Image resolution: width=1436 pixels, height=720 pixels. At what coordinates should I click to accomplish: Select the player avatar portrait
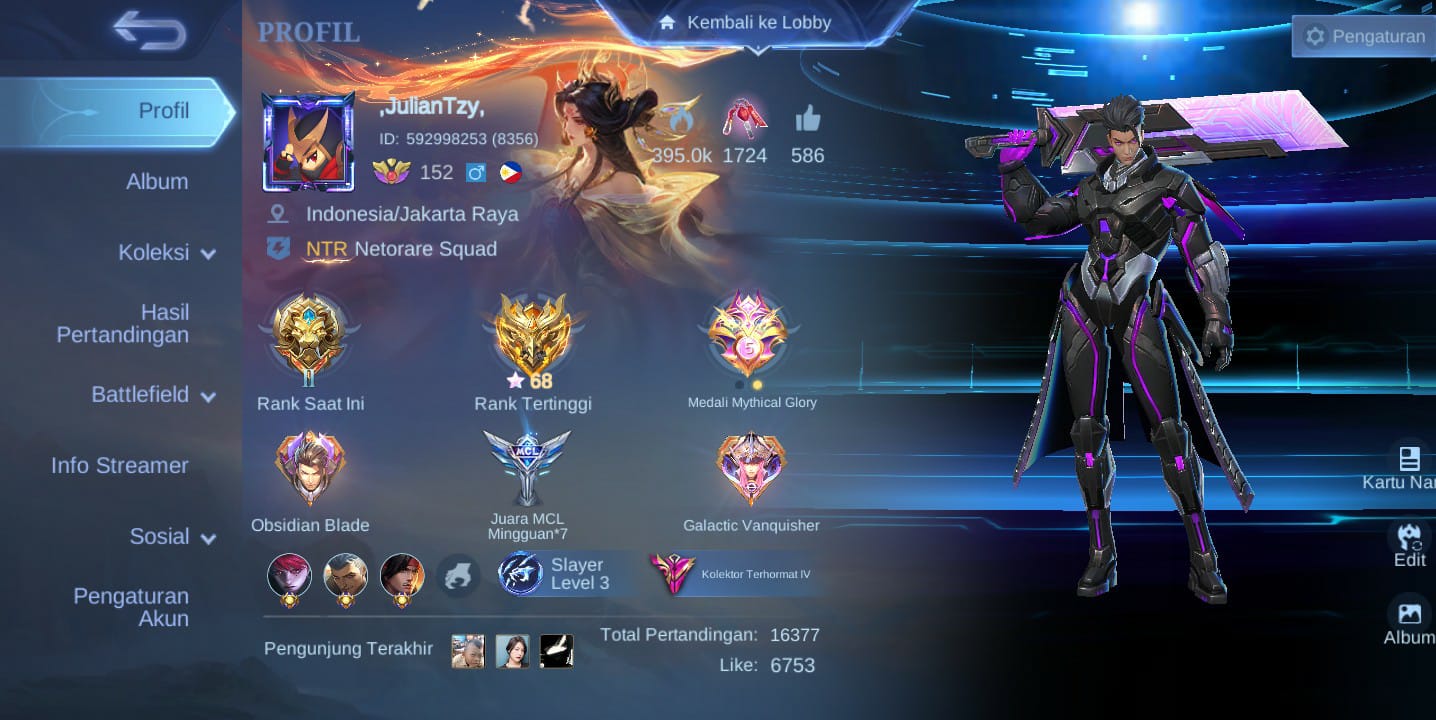coord(308,142)
